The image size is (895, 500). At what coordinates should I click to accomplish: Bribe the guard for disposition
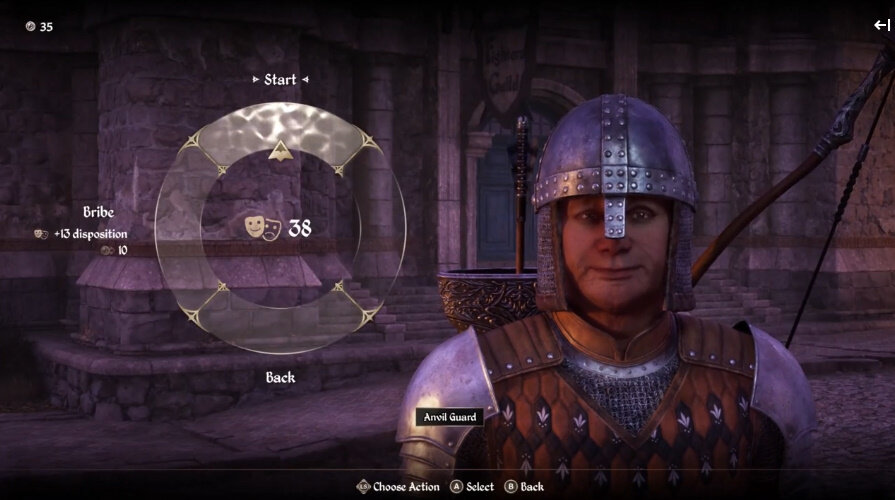[98, 213]
